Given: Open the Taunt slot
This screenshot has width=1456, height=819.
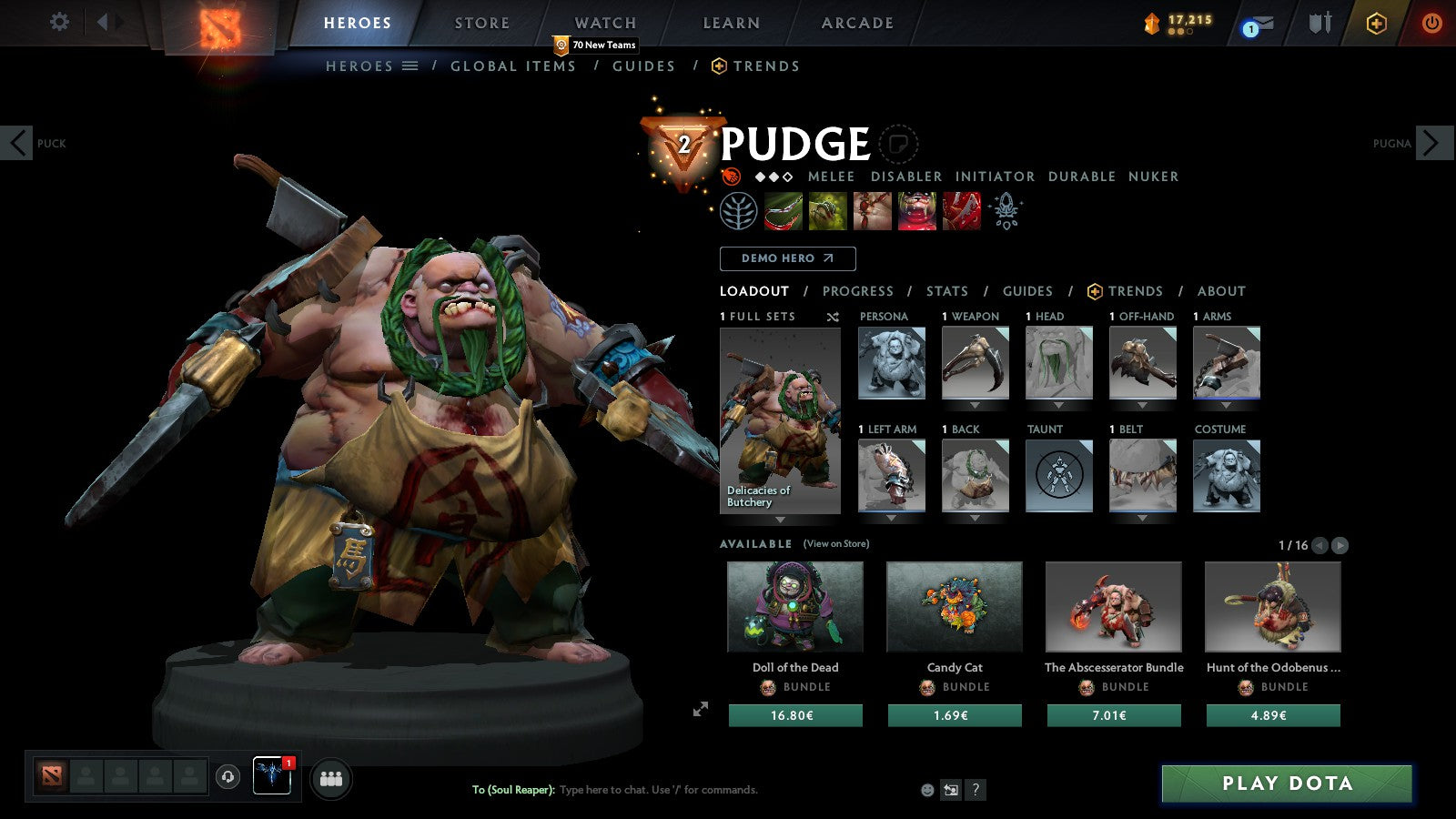Looking at the screenshot, I should point(1059,475).
